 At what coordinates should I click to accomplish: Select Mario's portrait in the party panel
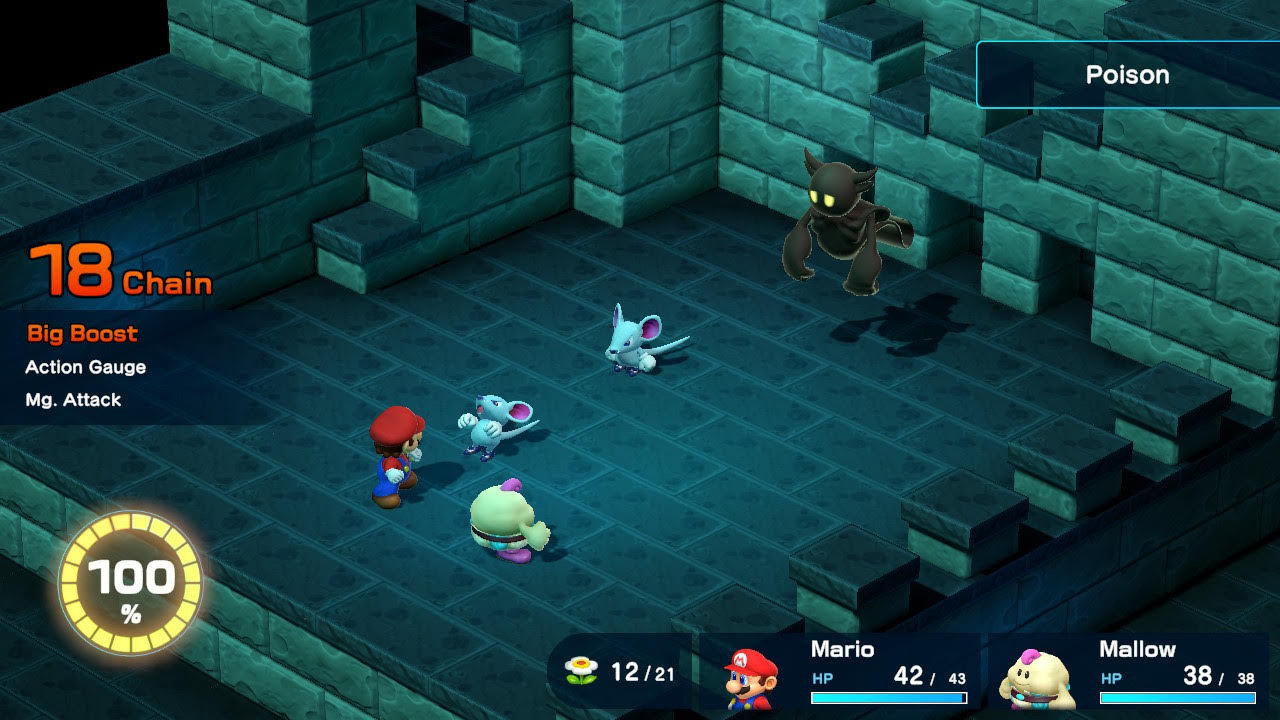point(752,677)
